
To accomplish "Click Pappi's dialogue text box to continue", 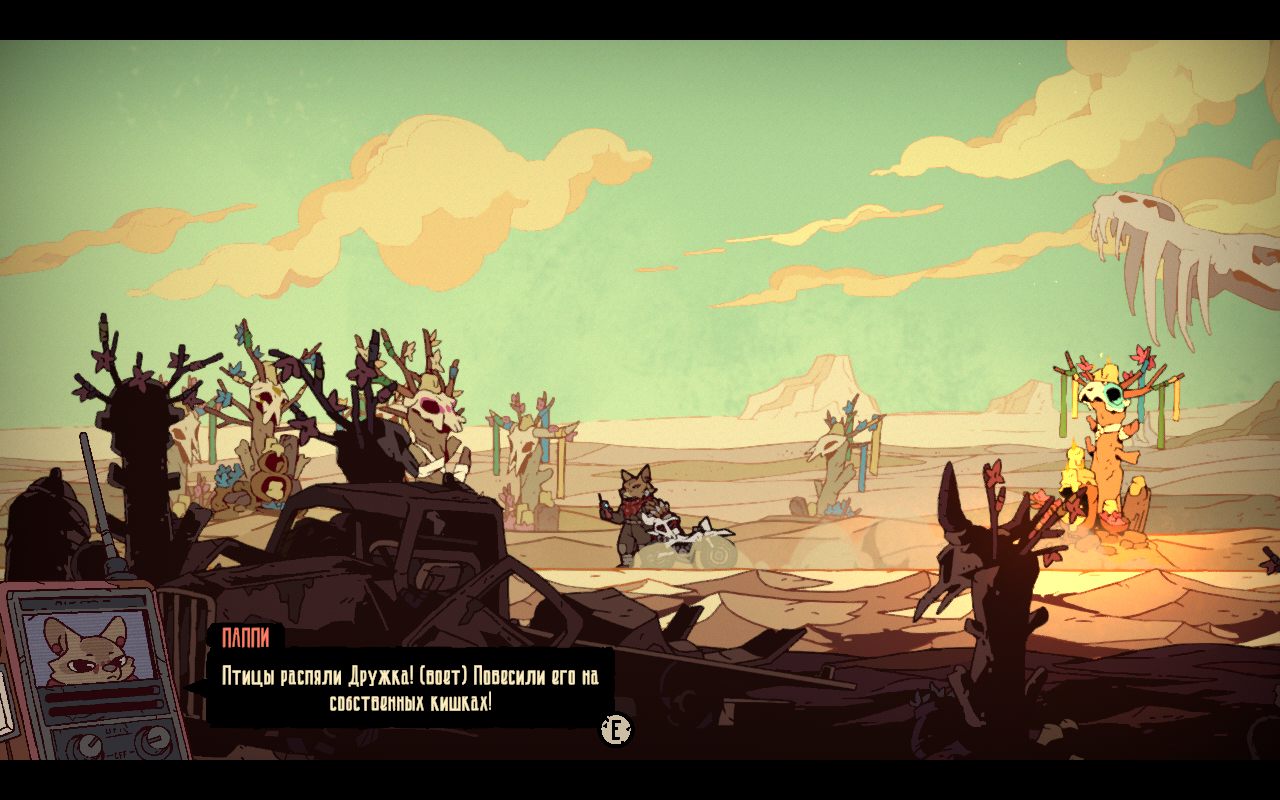I will (410, 689).
